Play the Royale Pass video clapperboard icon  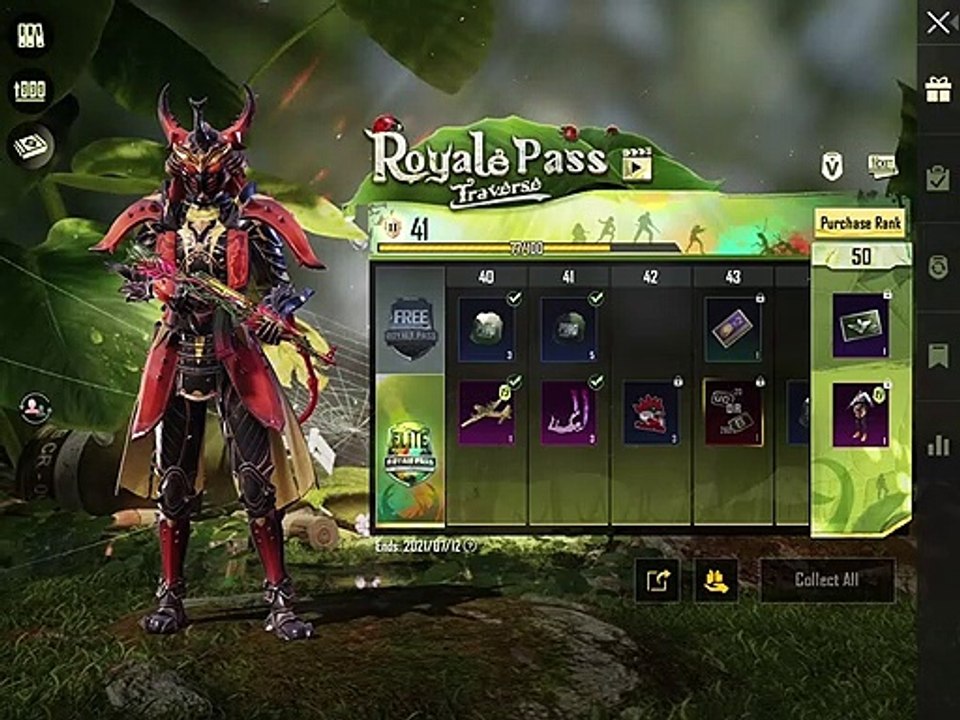pyautogui.click(x=636, y=163)
